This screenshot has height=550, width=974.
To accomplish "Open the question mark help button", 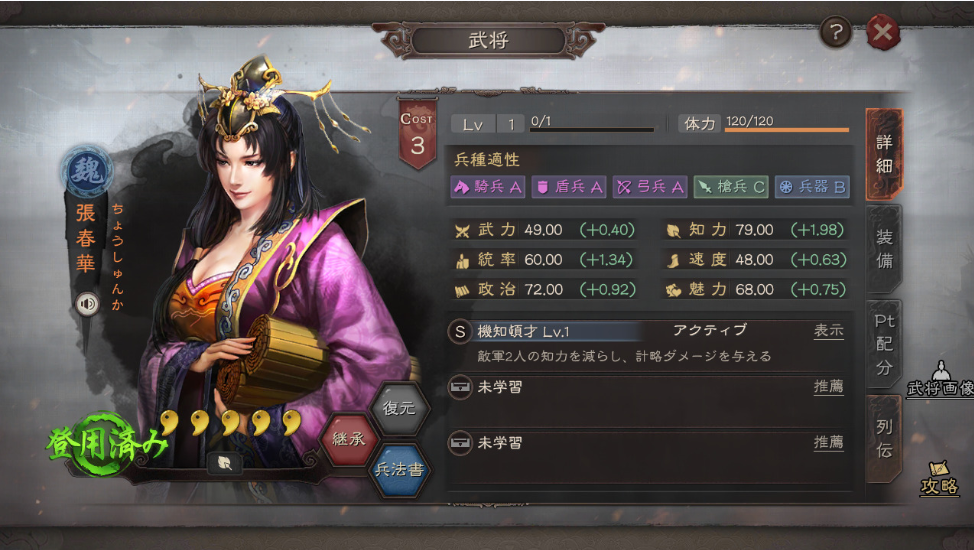I will coord(836,33).
